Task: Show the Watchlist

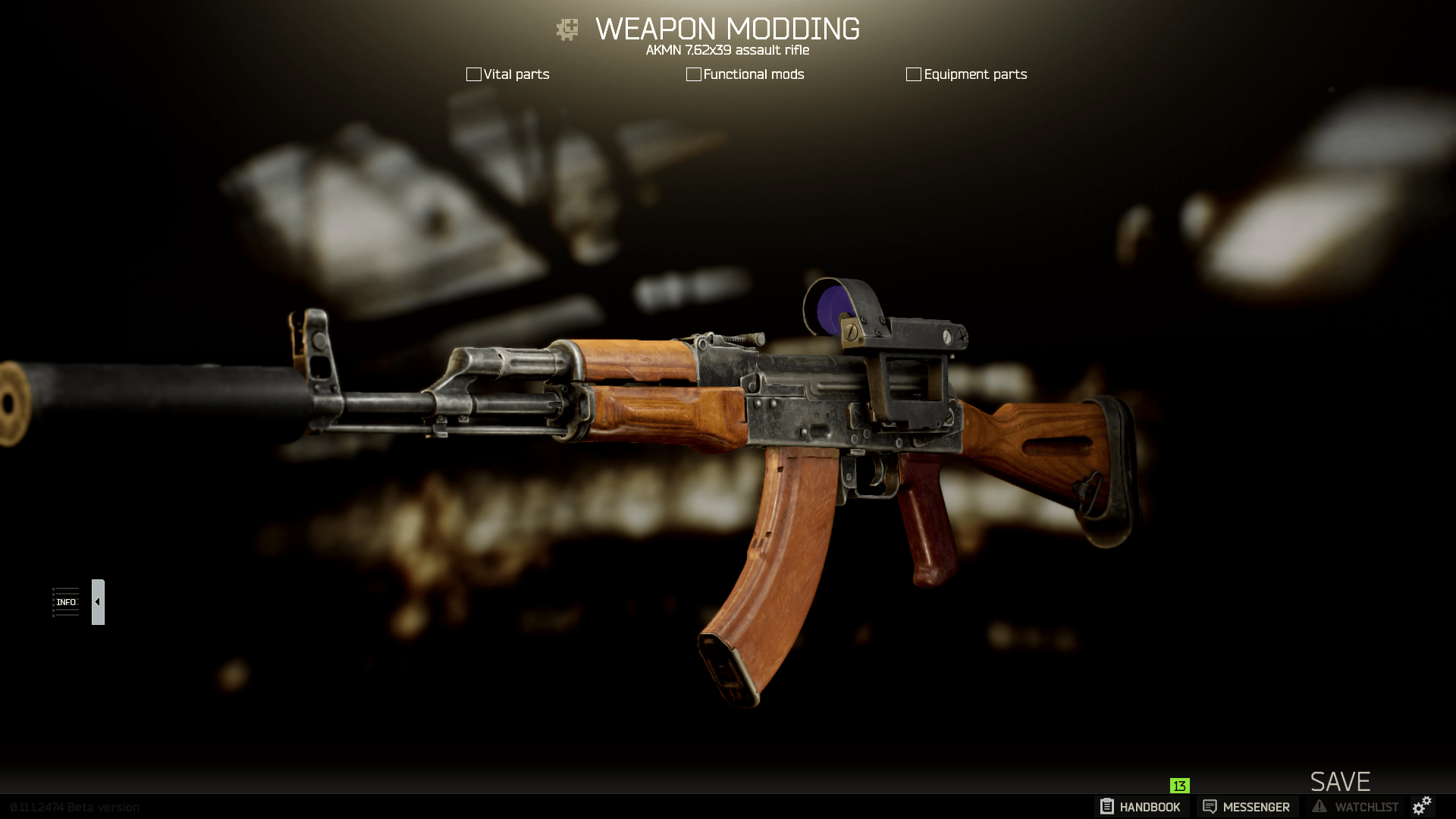Action: (x=1355, y=807)
